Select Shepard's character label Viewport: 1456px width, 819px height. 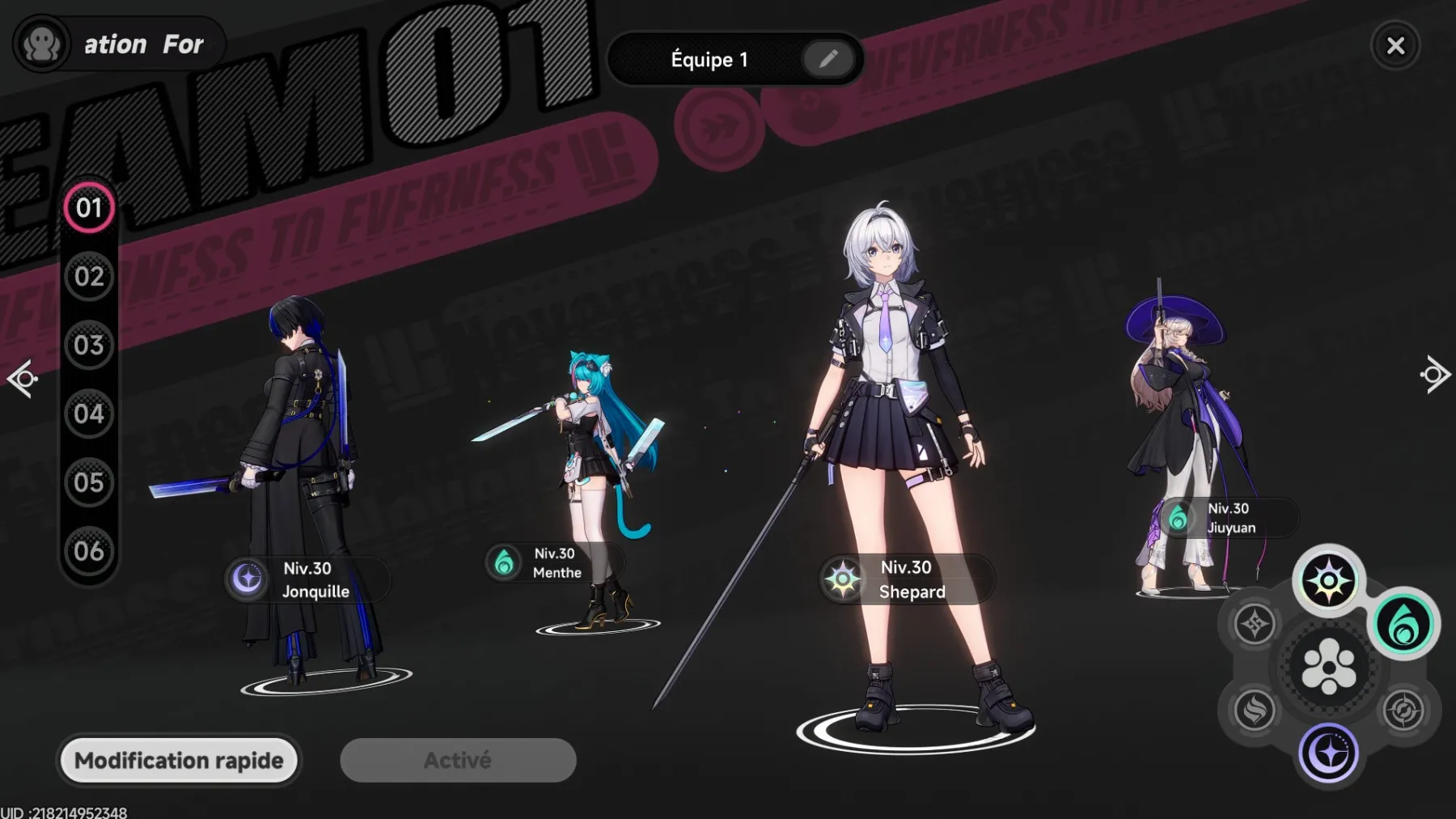pos(906,579)
